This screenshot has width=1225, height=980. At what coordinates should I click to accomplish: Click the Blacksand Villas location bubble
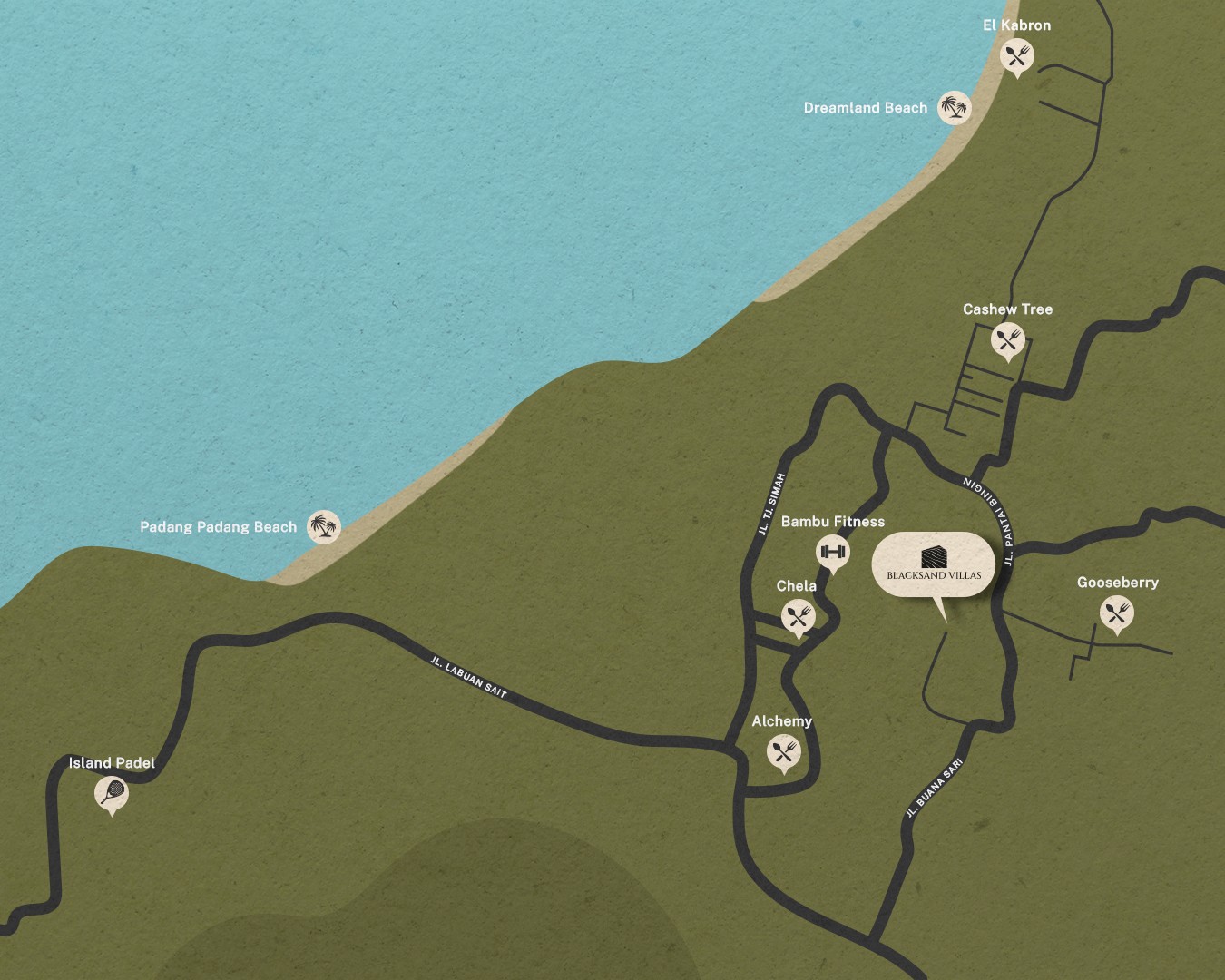(x=934, y=565)
